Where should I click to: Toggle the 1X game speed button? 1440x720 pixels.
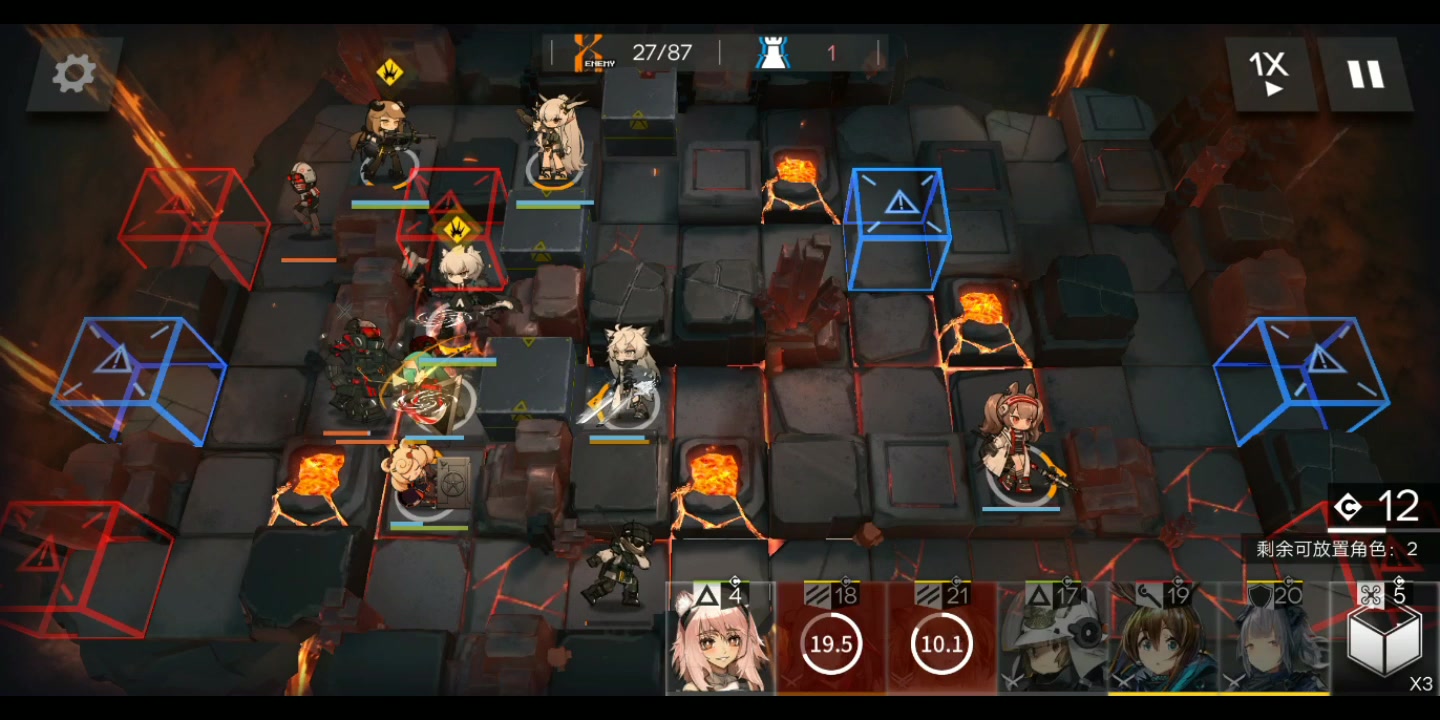point(1269,74)
